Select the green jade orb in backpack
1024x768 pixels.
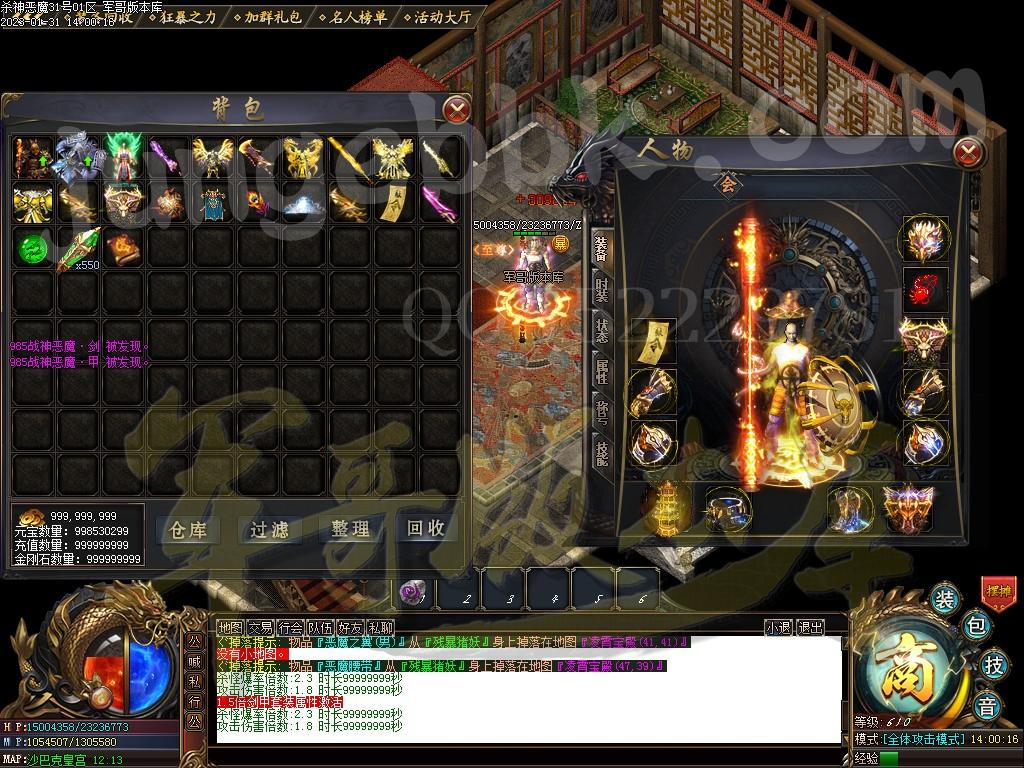click(x=33, y=247)
